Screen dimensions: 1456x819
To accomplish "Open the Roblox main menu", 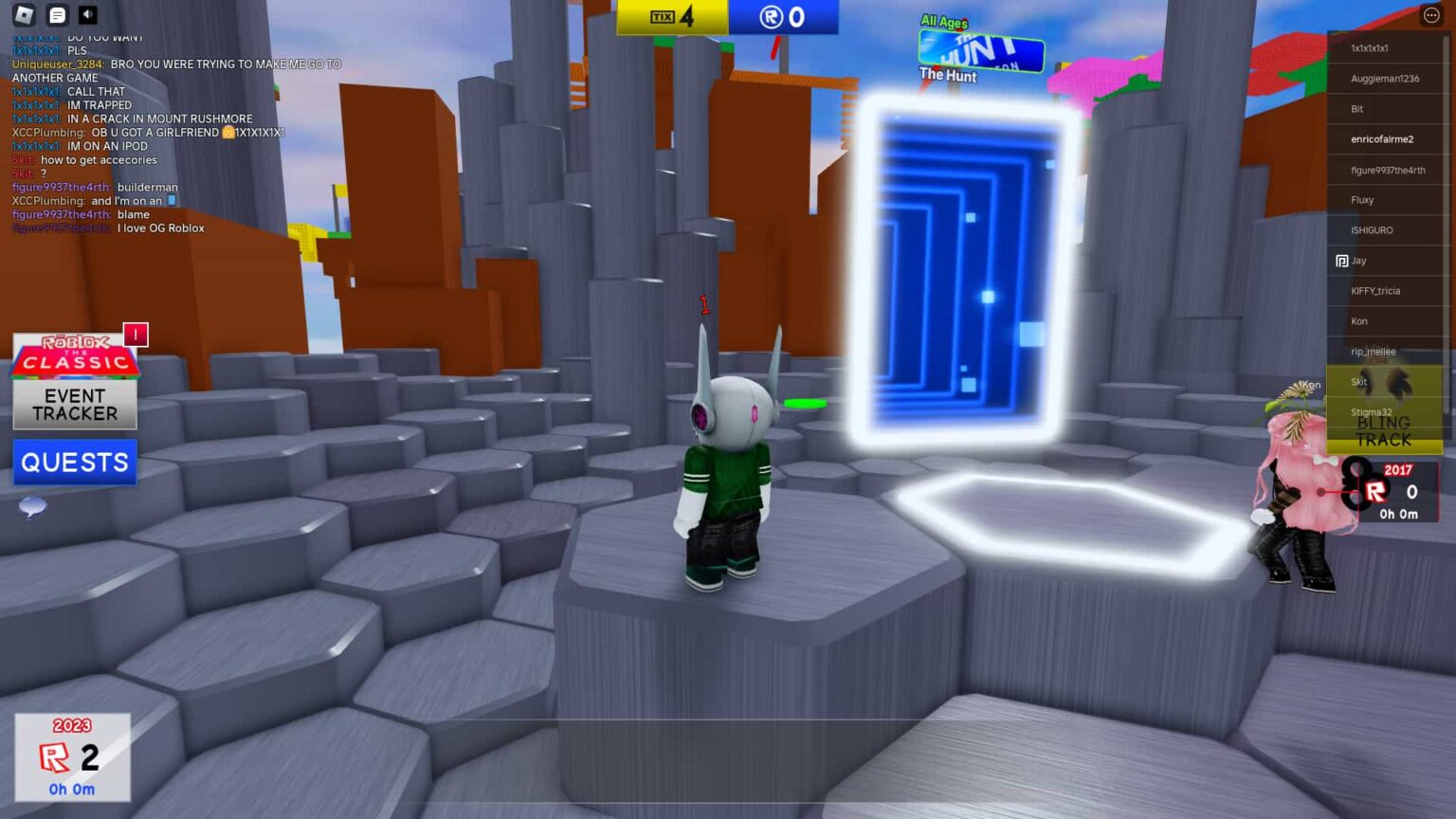I will point(23,14).
